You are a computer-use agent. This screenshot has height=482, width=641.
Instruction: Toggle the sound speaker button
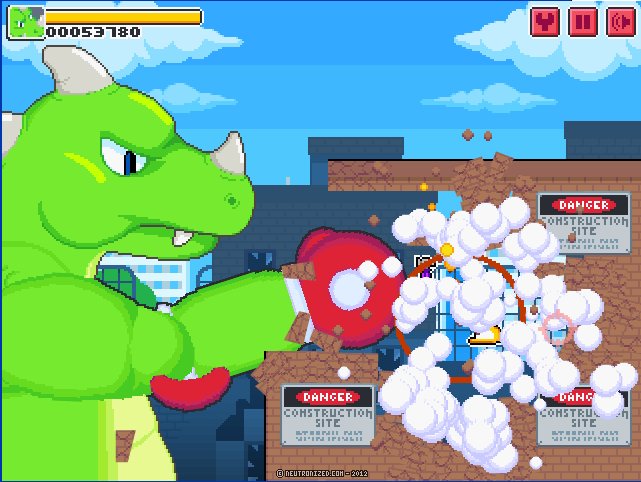click(619, 21)
